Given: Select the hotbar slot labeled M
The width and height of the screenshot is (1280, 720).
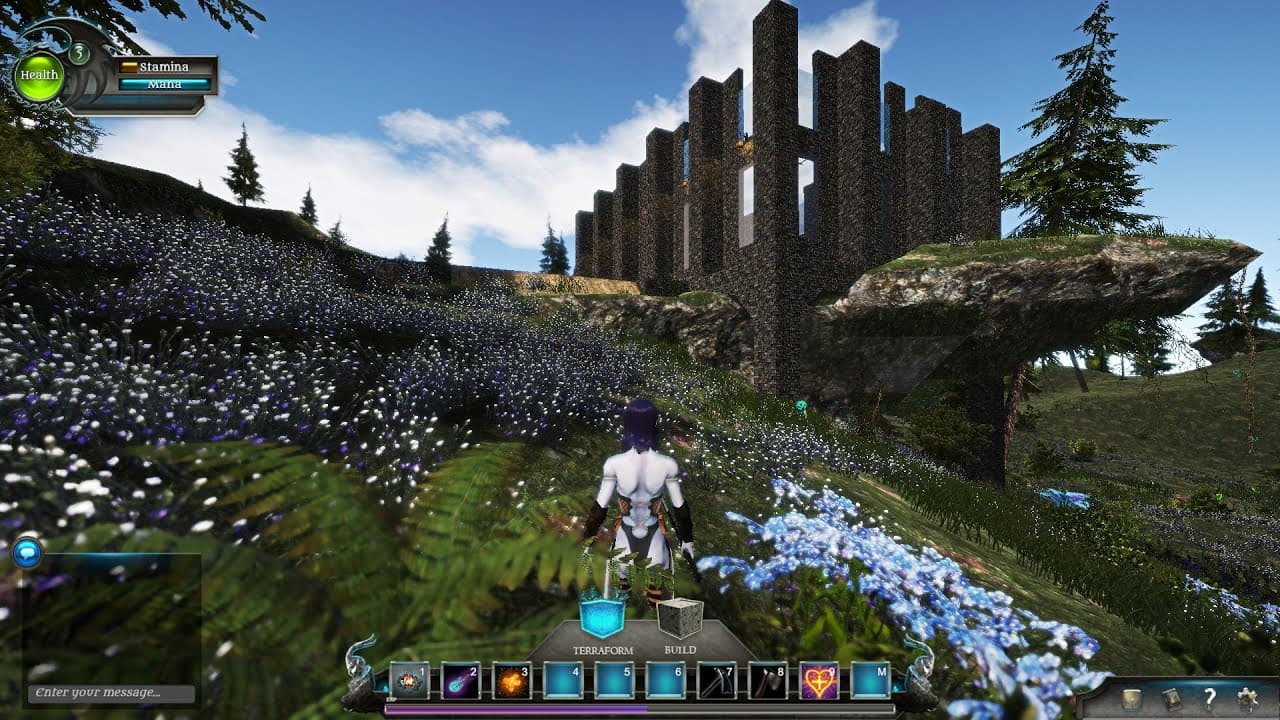Looking at the screenshot, I should (870, 681).
